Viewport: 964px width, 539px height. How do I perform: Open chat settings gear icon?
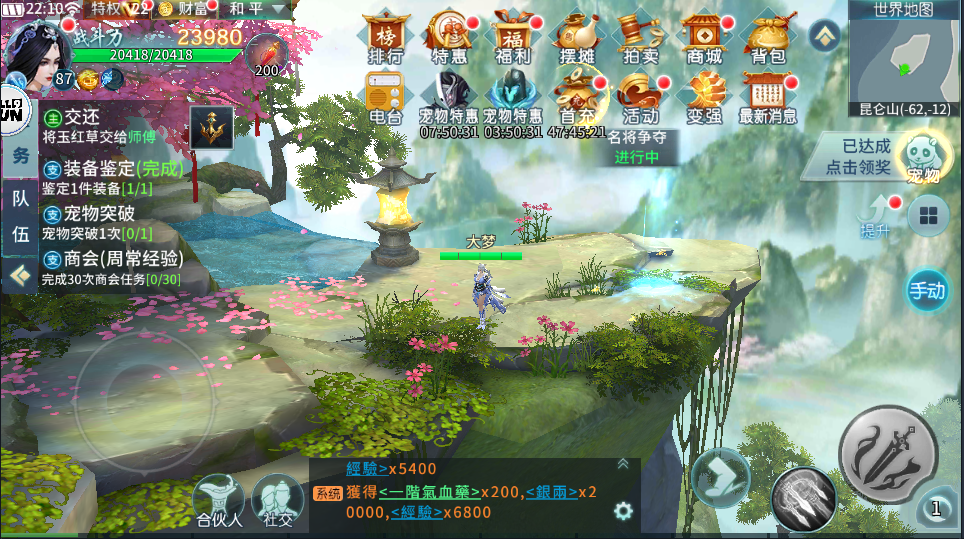click(624, 511)
